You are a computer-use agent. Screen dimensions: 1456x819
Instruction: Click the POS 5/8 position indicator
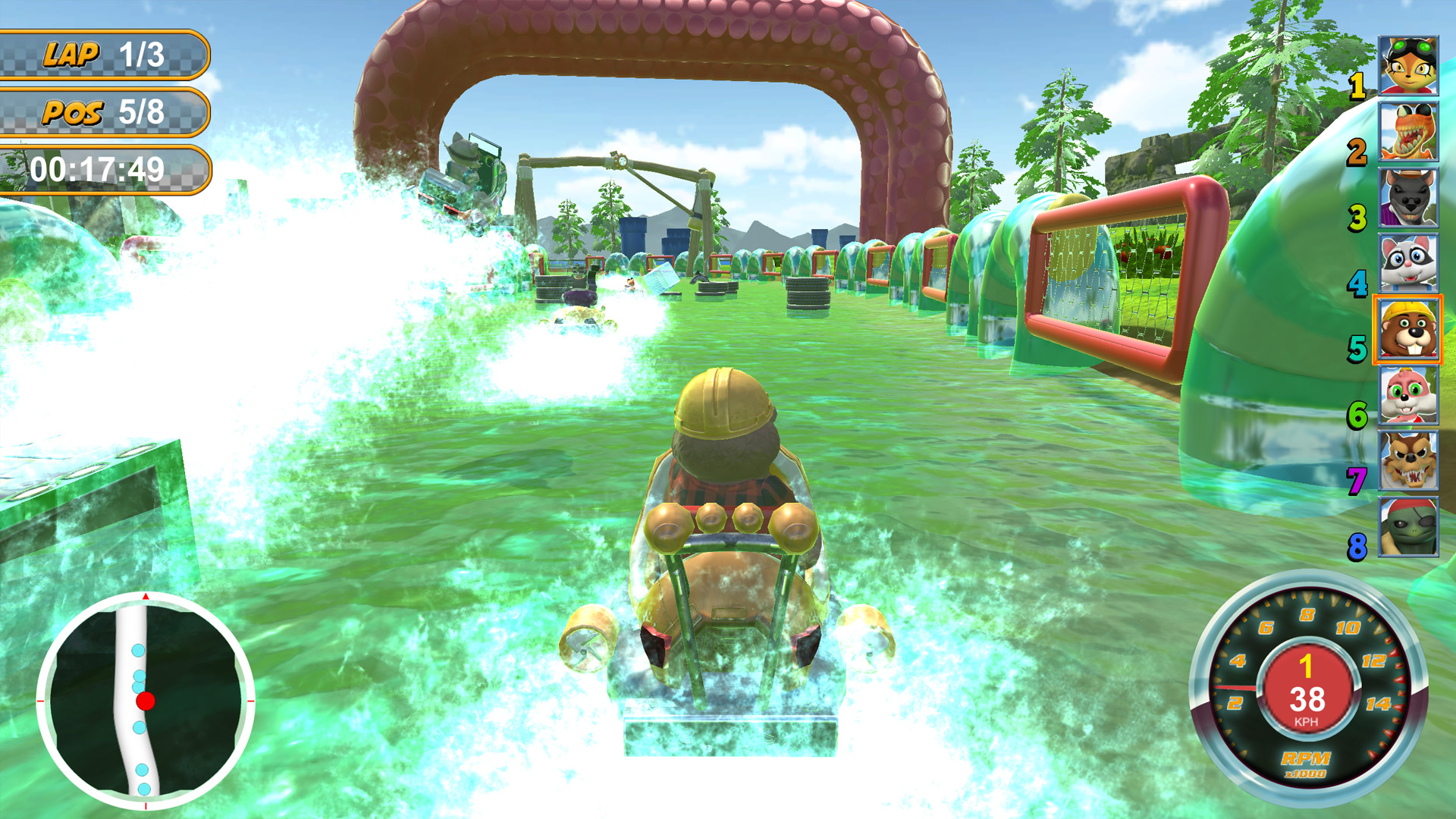pos(106,112)
